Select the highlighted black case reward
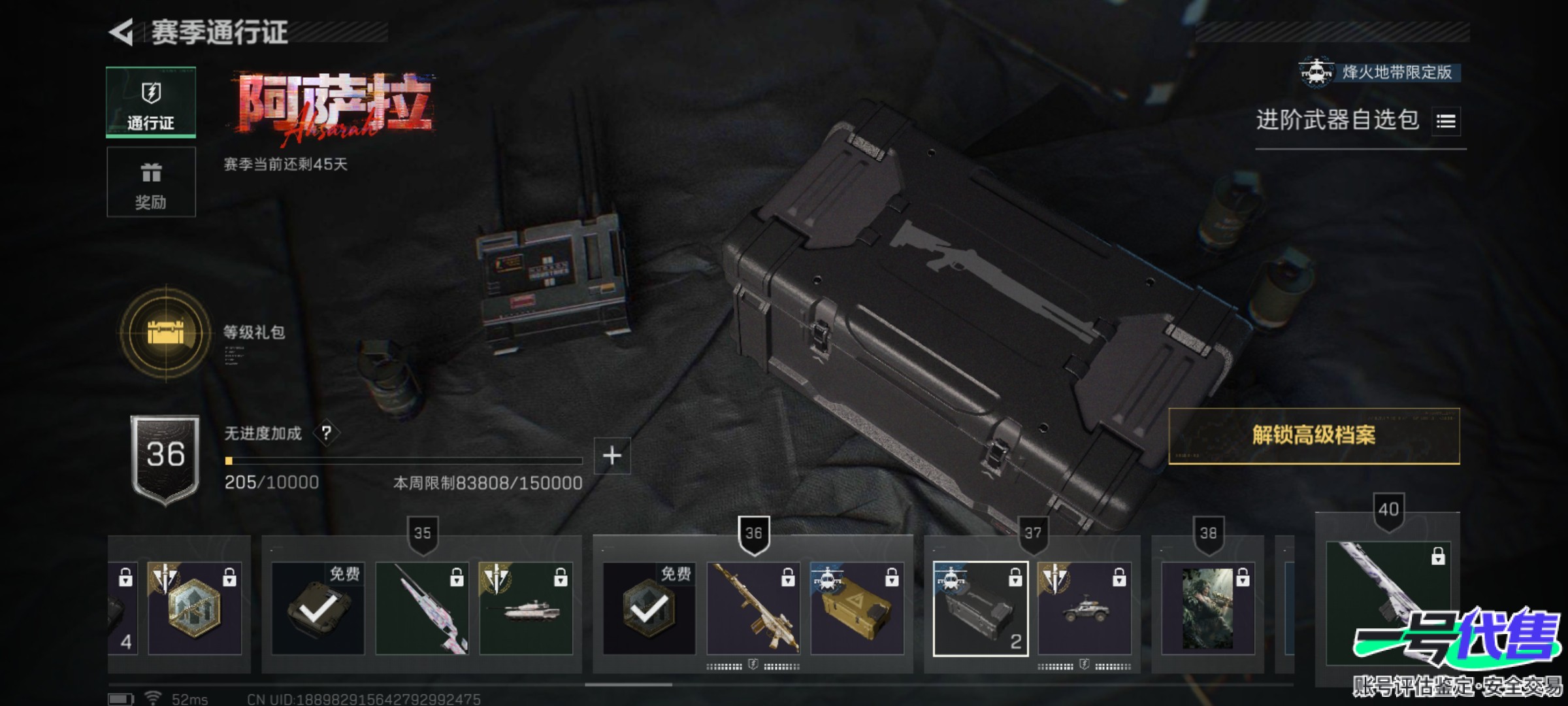The image size is (1568, 706). coord(980,609)
